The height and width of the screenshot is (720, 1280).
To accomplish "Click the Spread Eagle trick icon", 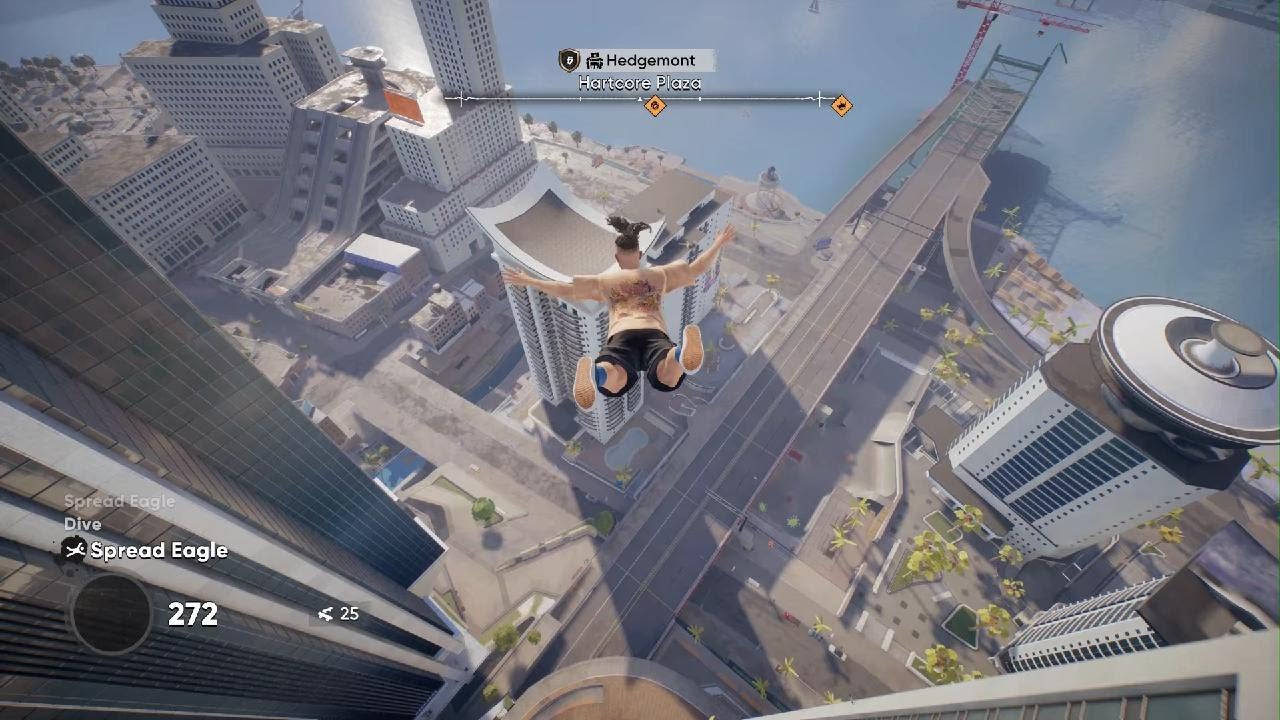I will click(x=74, y=550).
